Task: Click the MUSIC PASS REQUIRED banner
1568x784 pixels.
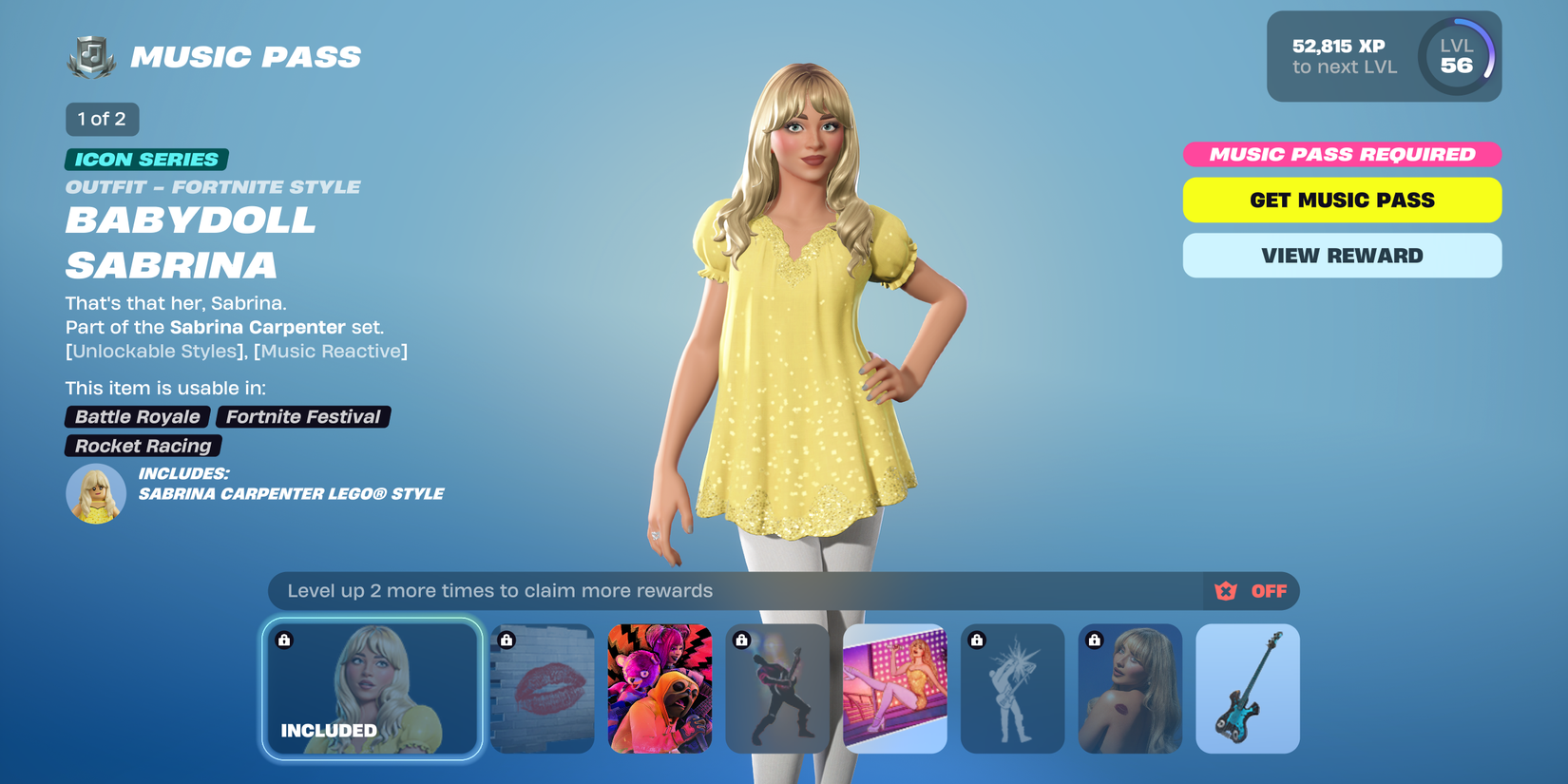Action: [x=1341, y=154]
